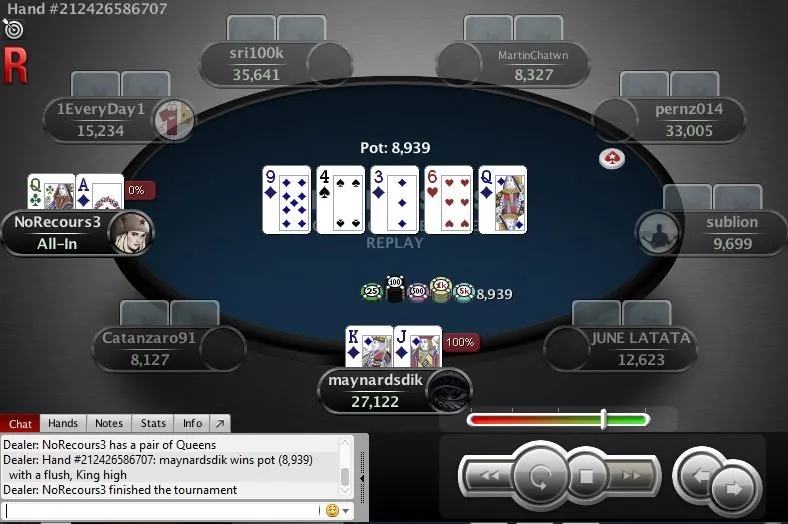The height and width of the screenshot is (524, 788).
Task: Show the Stats tab
Action: [x=153, y=424]
